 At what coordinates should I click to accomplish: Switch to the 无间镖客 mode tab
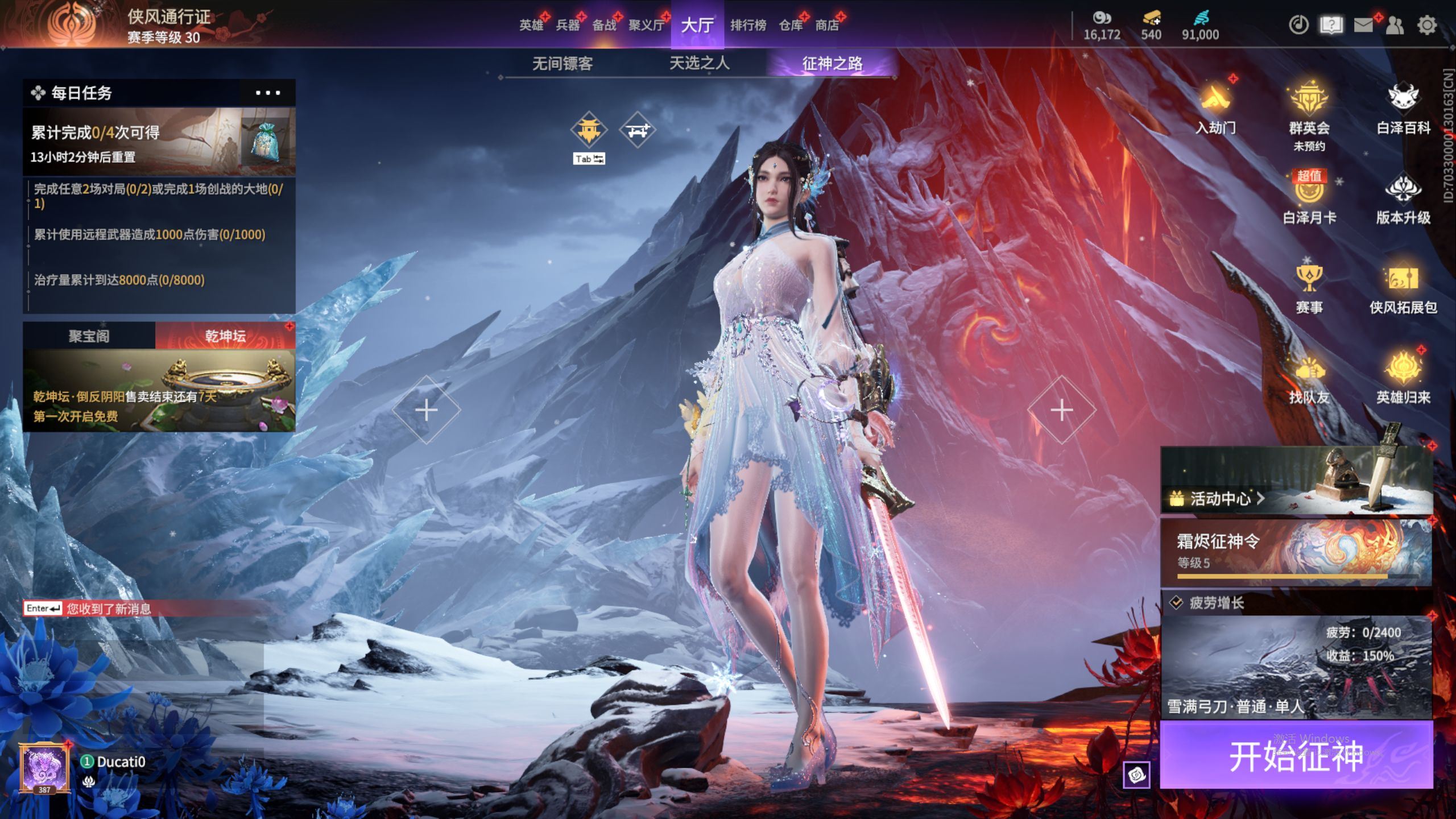pyautogui.click(x=562, y=63)
